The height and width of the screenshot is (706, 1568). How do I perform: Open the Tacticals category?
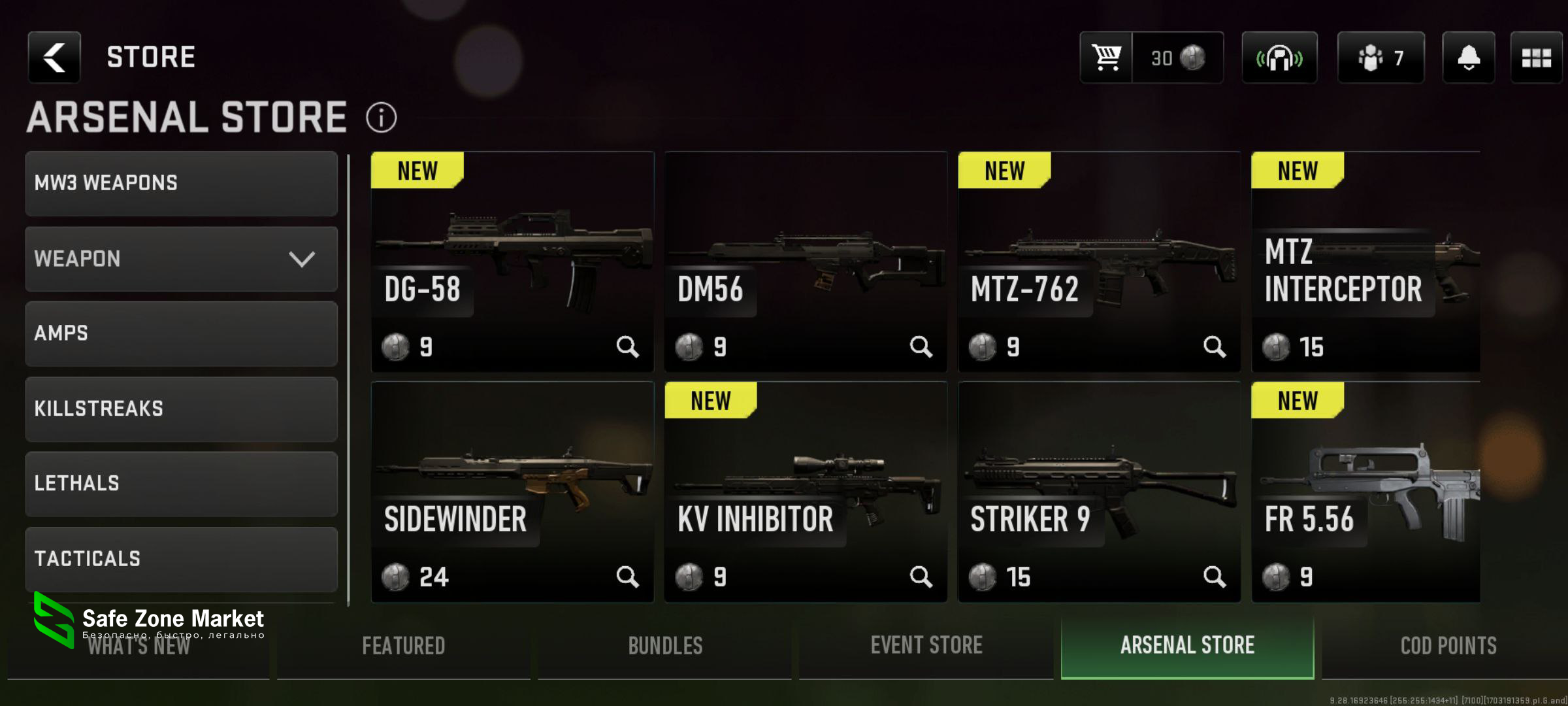[181, 559]
